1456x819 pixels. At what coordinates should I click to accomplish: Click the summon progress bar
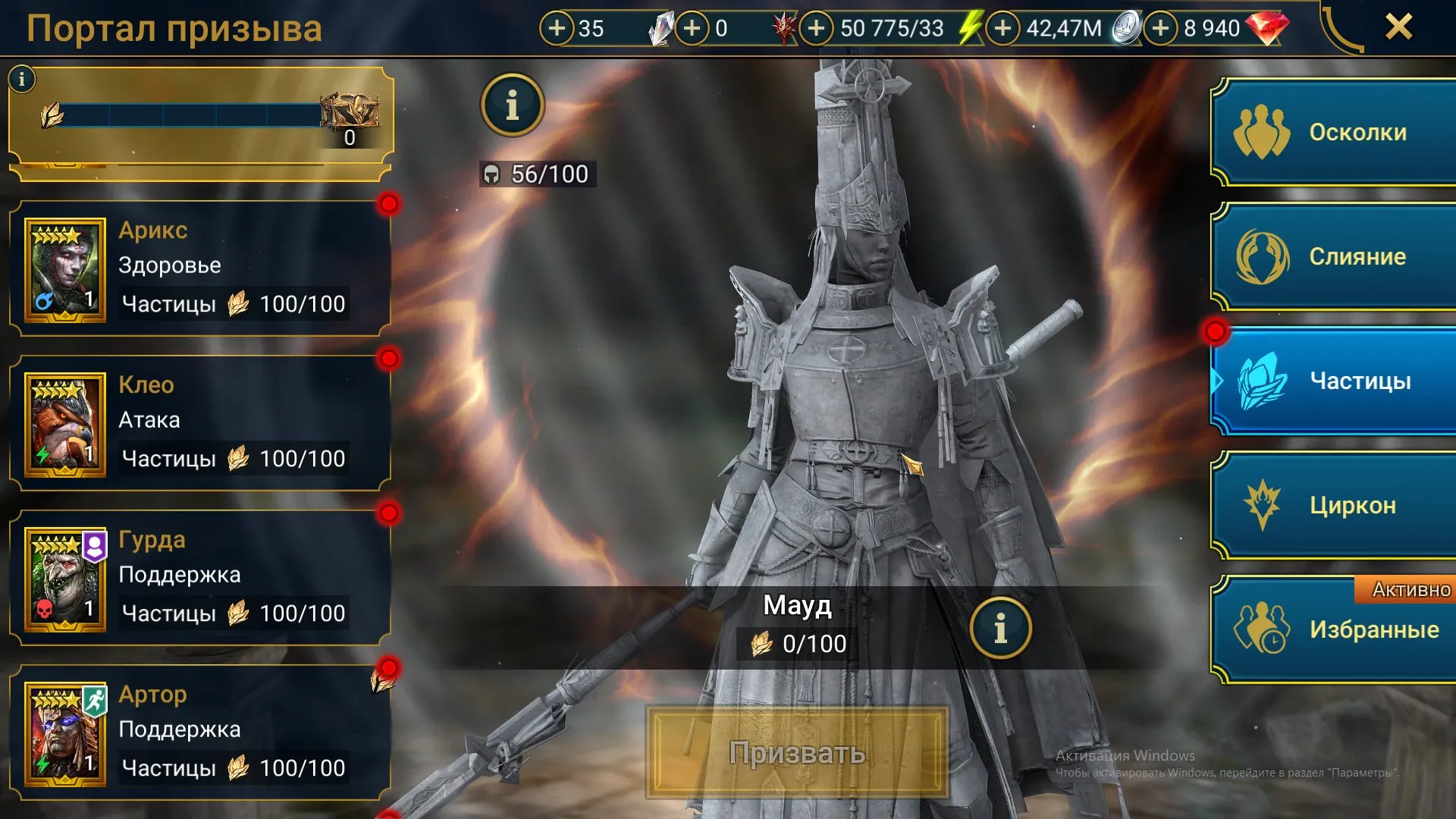point(190,114)
